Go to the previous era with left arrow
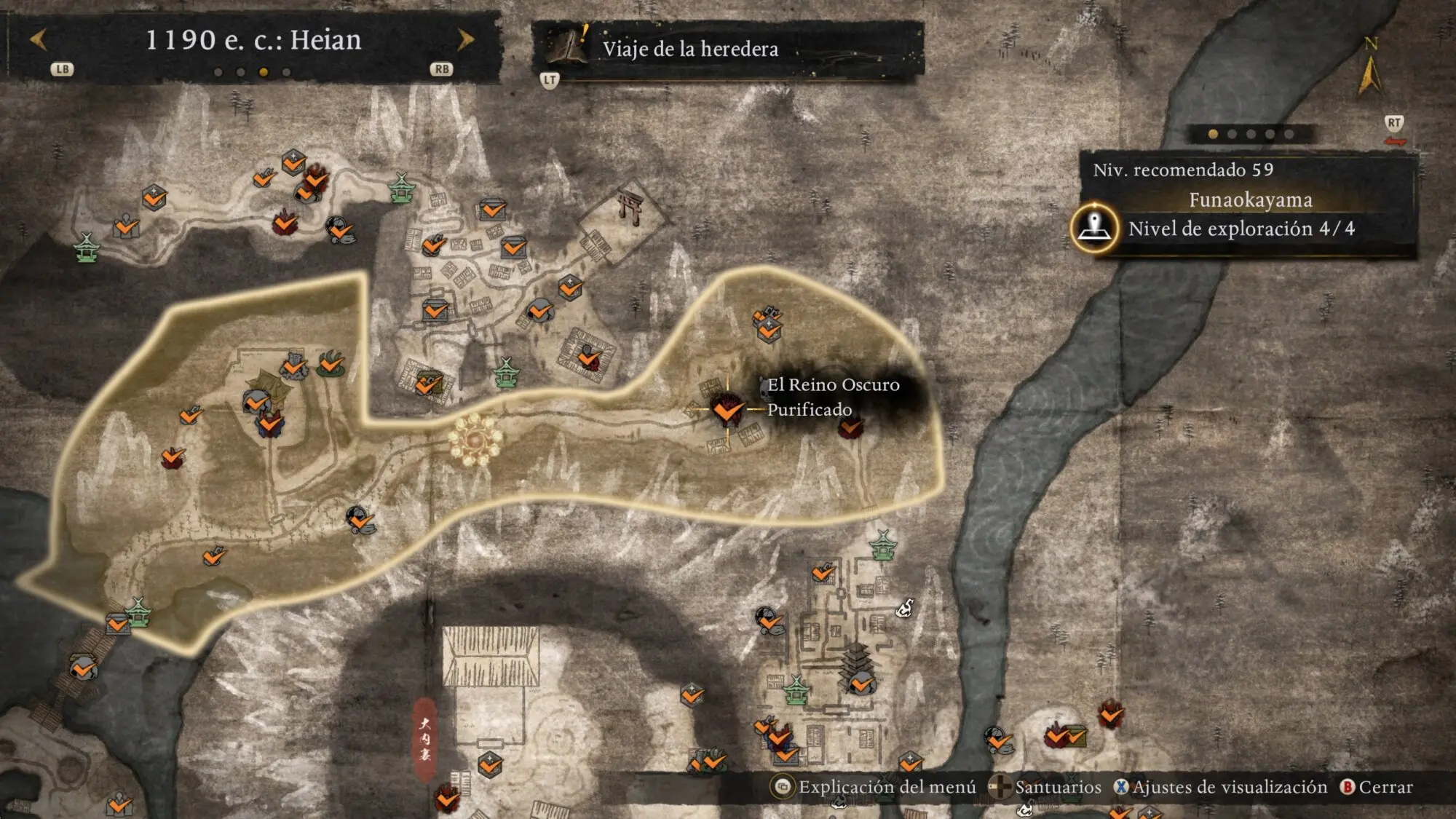Image resolution: width=1456 pixels, height=819 pixels. point(39,40)
